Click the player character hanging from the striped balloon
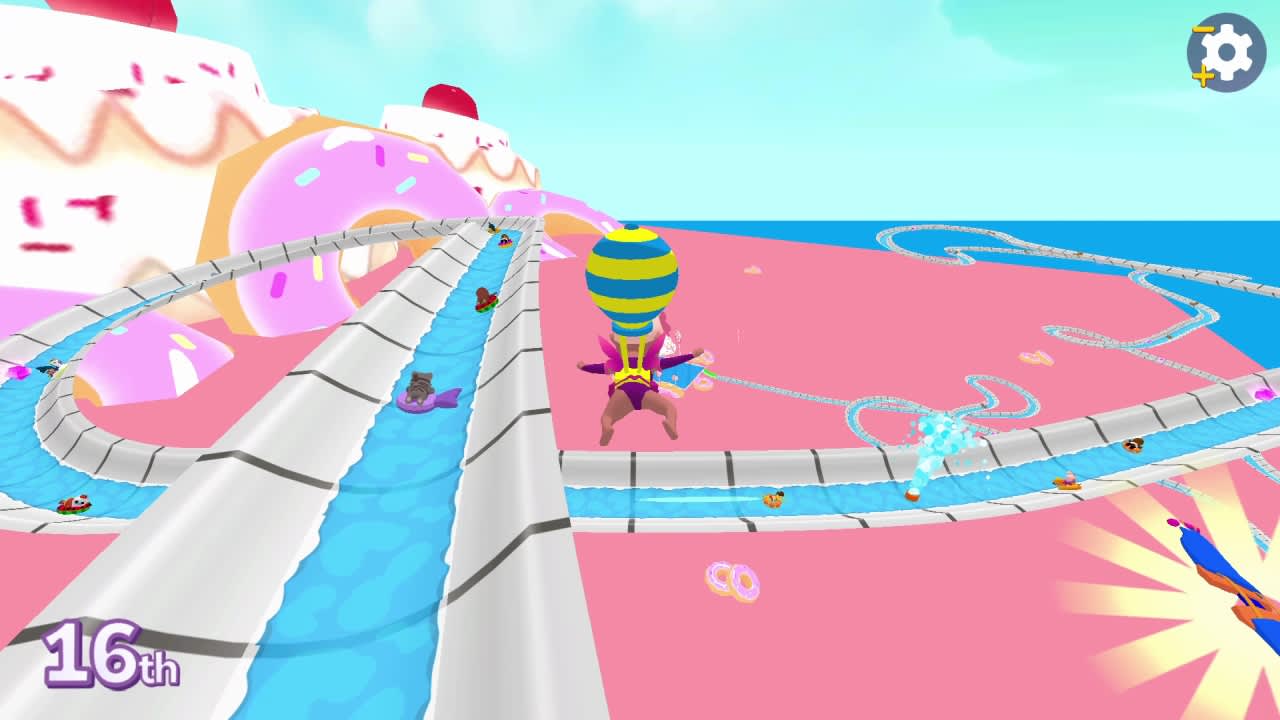The image size is (1280, 720). 635,390
